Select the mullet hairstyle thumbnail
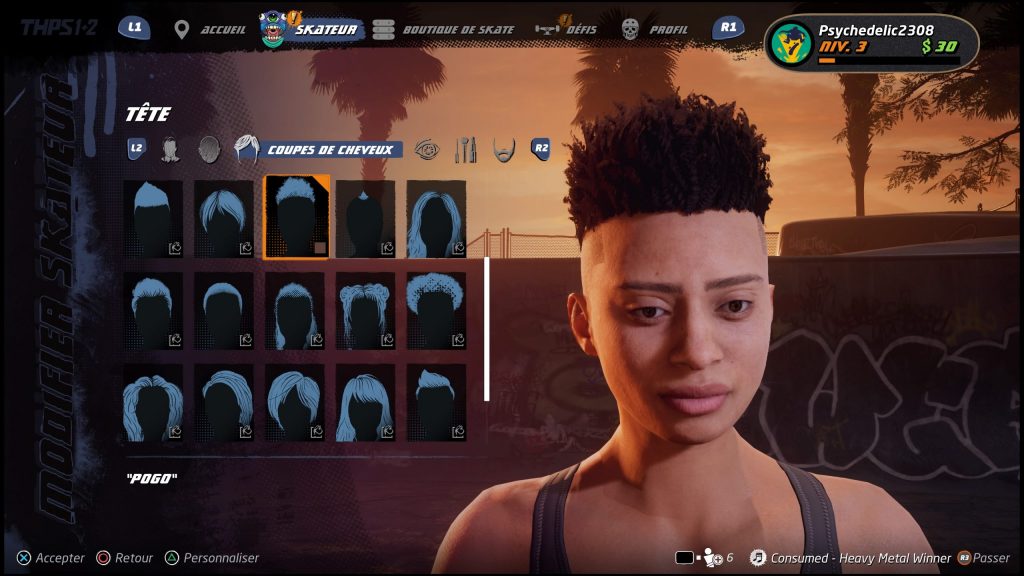 click(x=296, y=310)
